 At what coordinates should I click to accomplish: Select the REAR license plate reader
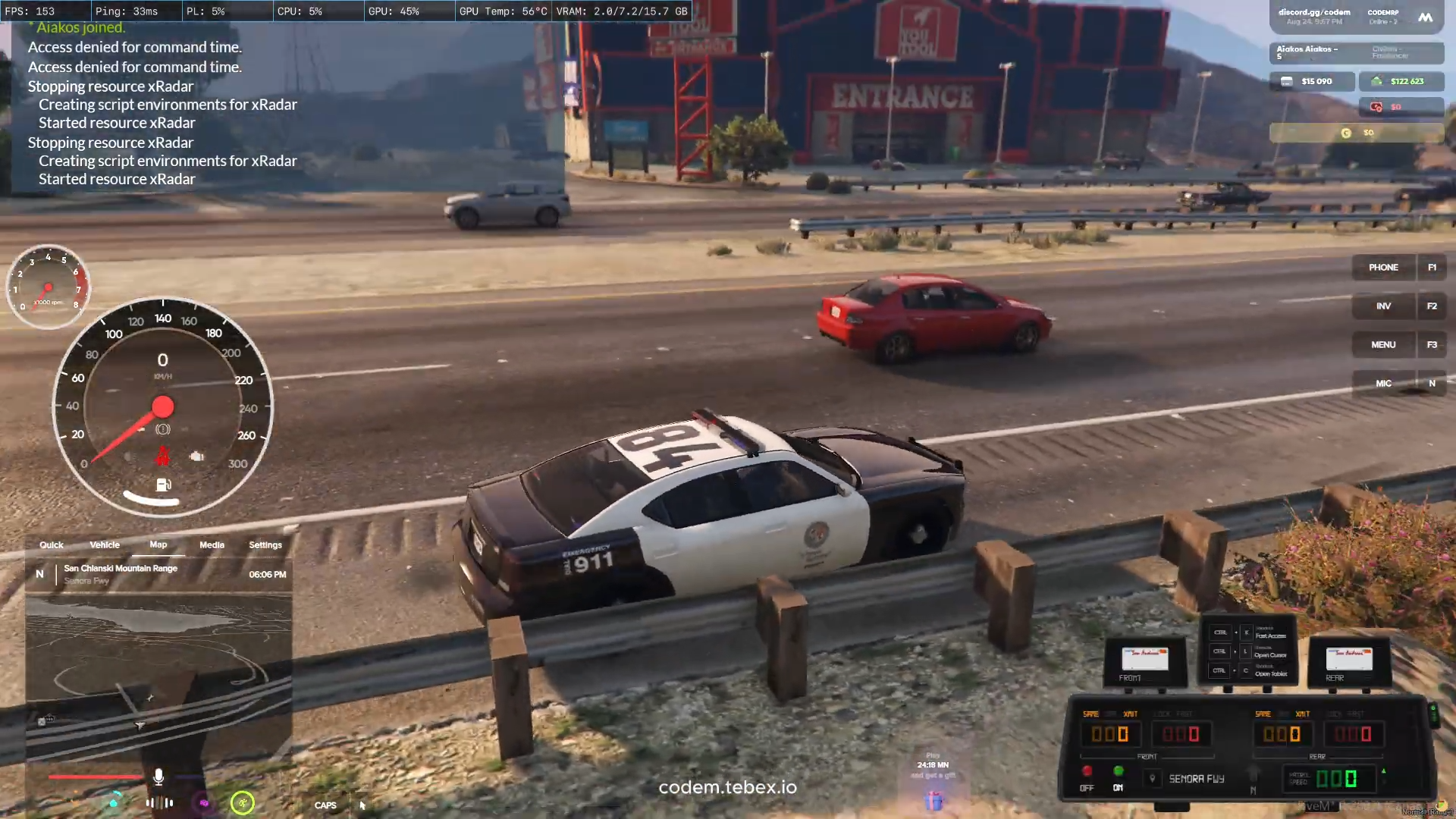pos(1348,659)
